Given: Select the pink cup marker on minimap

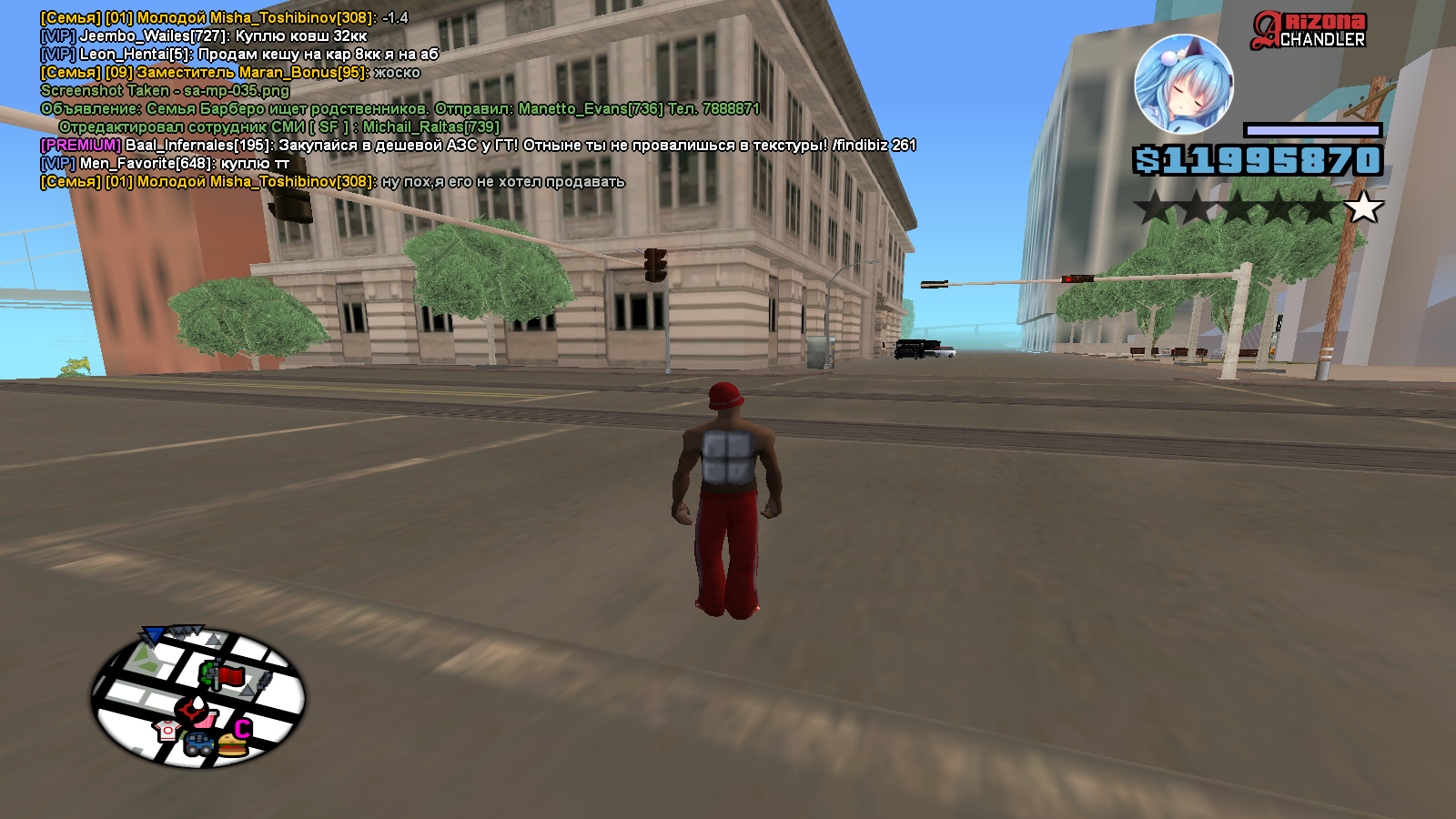Looking at the screenshot, I should click(x=208, y=719).
